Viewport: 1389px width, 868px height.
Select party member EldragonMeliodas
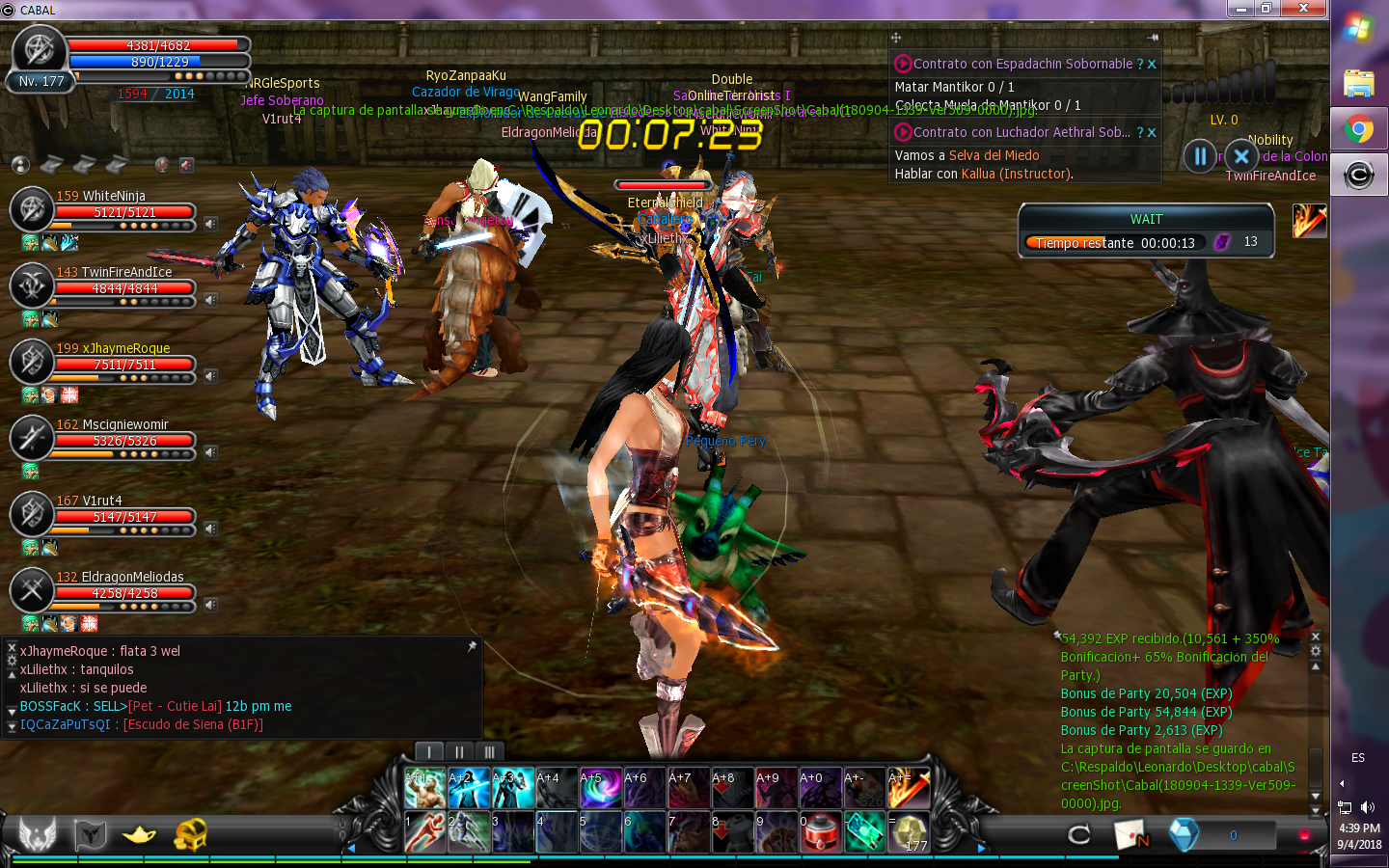click(x=120, y=578)
